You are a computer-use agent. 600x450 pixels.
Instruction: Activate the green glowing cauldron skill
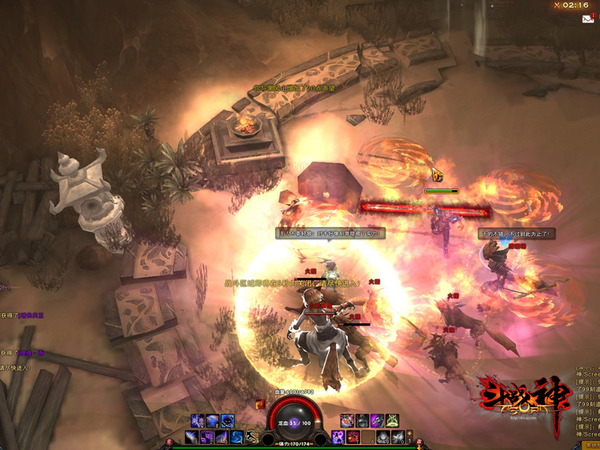[392, 420]
